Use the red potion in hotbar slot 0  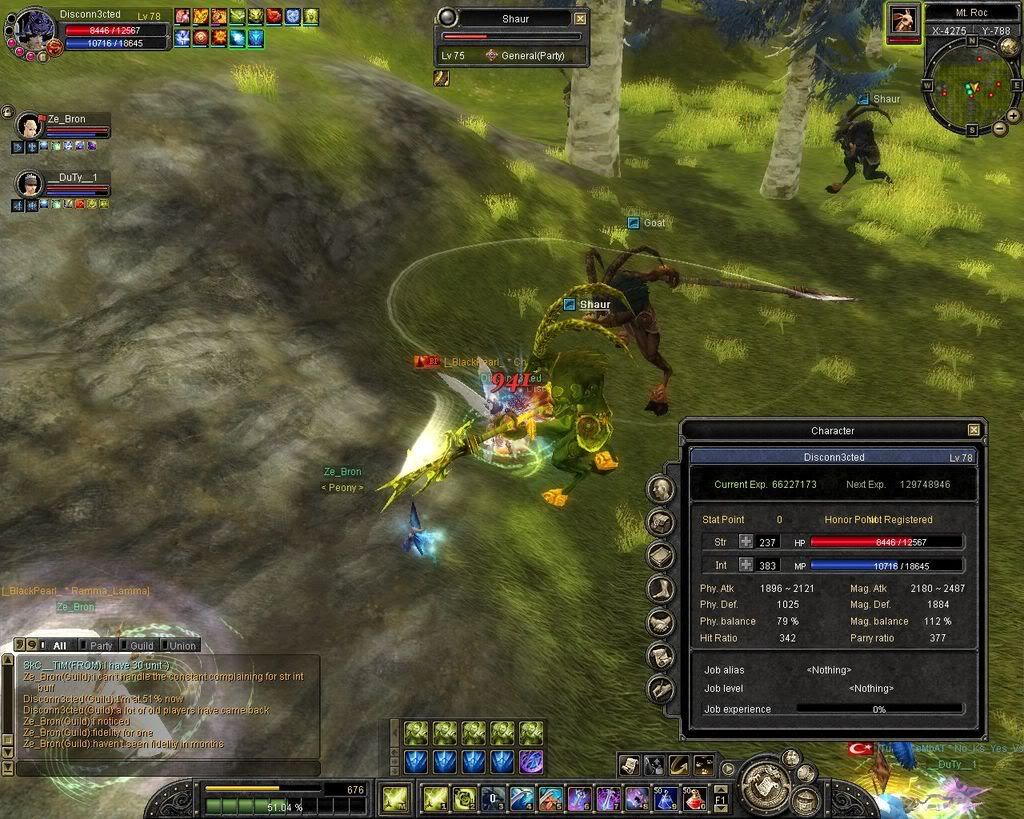coord(693,798)
